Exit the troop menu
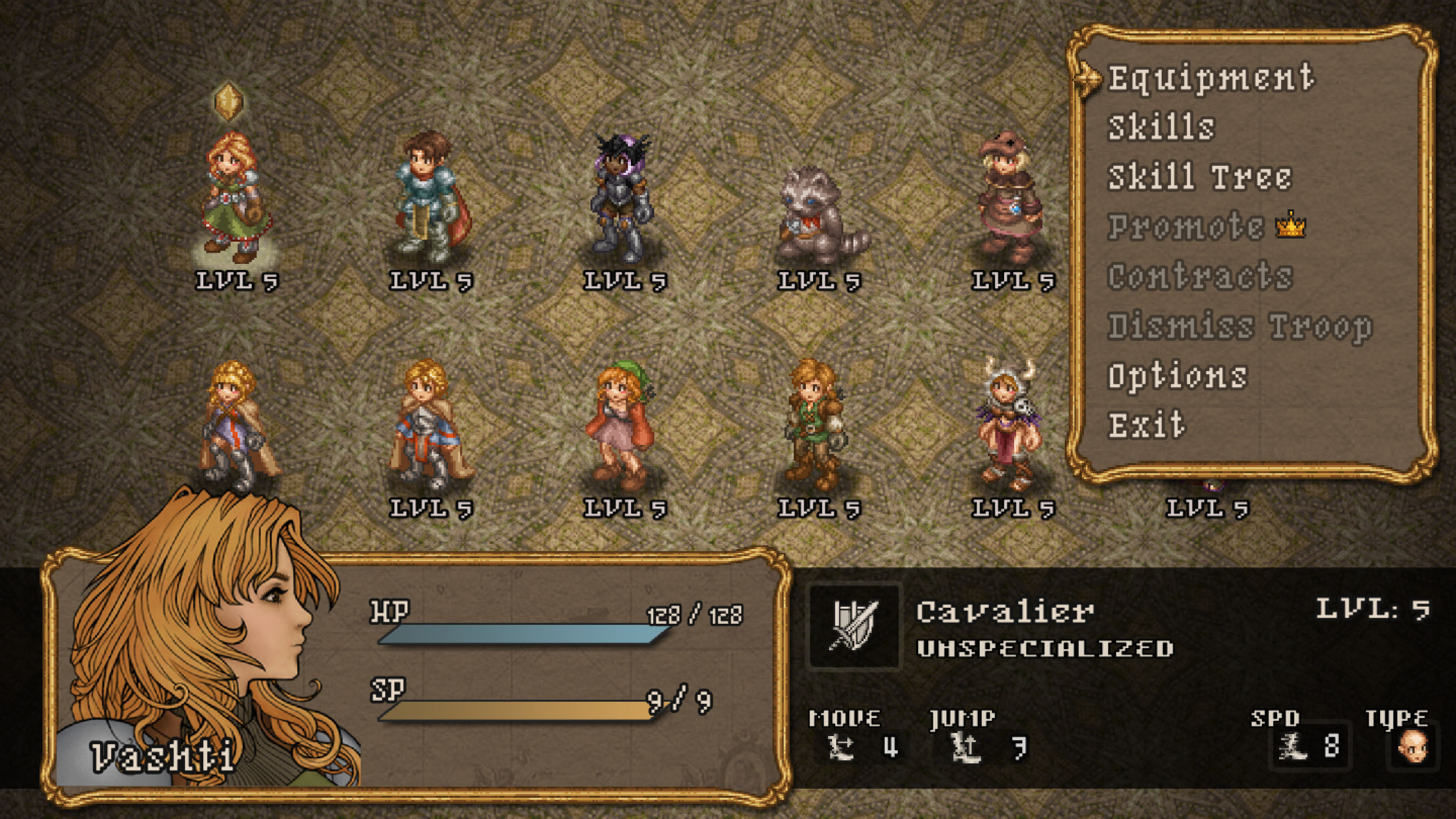The width and height of the screenshot is (1456, 819). click(1146, 426)
